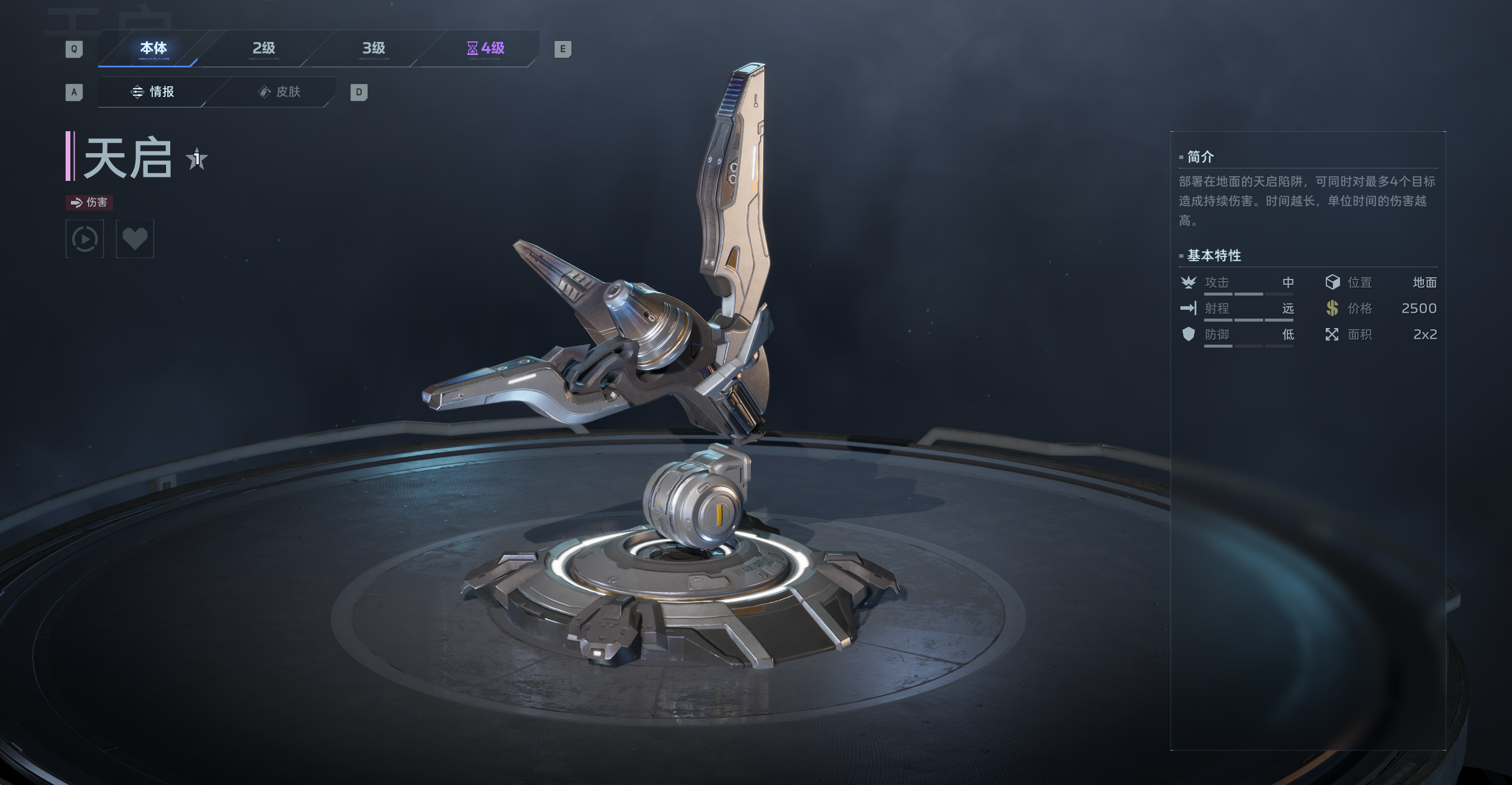Switch to the 本体 tab
The width and height of the screenshot is (1512, 785).
coord(153,48)
